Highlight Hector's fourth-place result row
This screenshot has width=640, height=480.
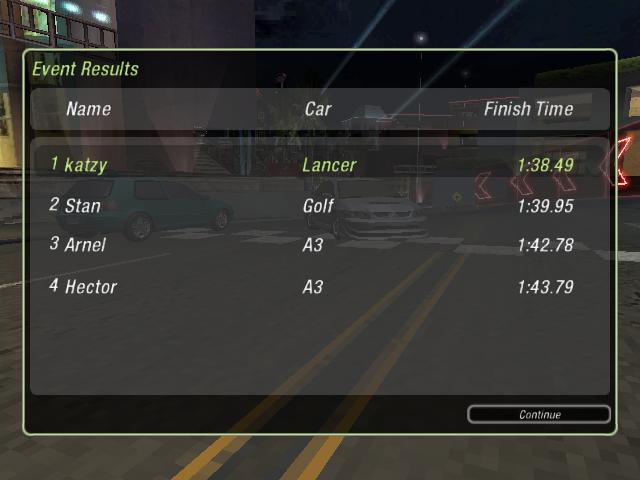[x=320, y=287]
